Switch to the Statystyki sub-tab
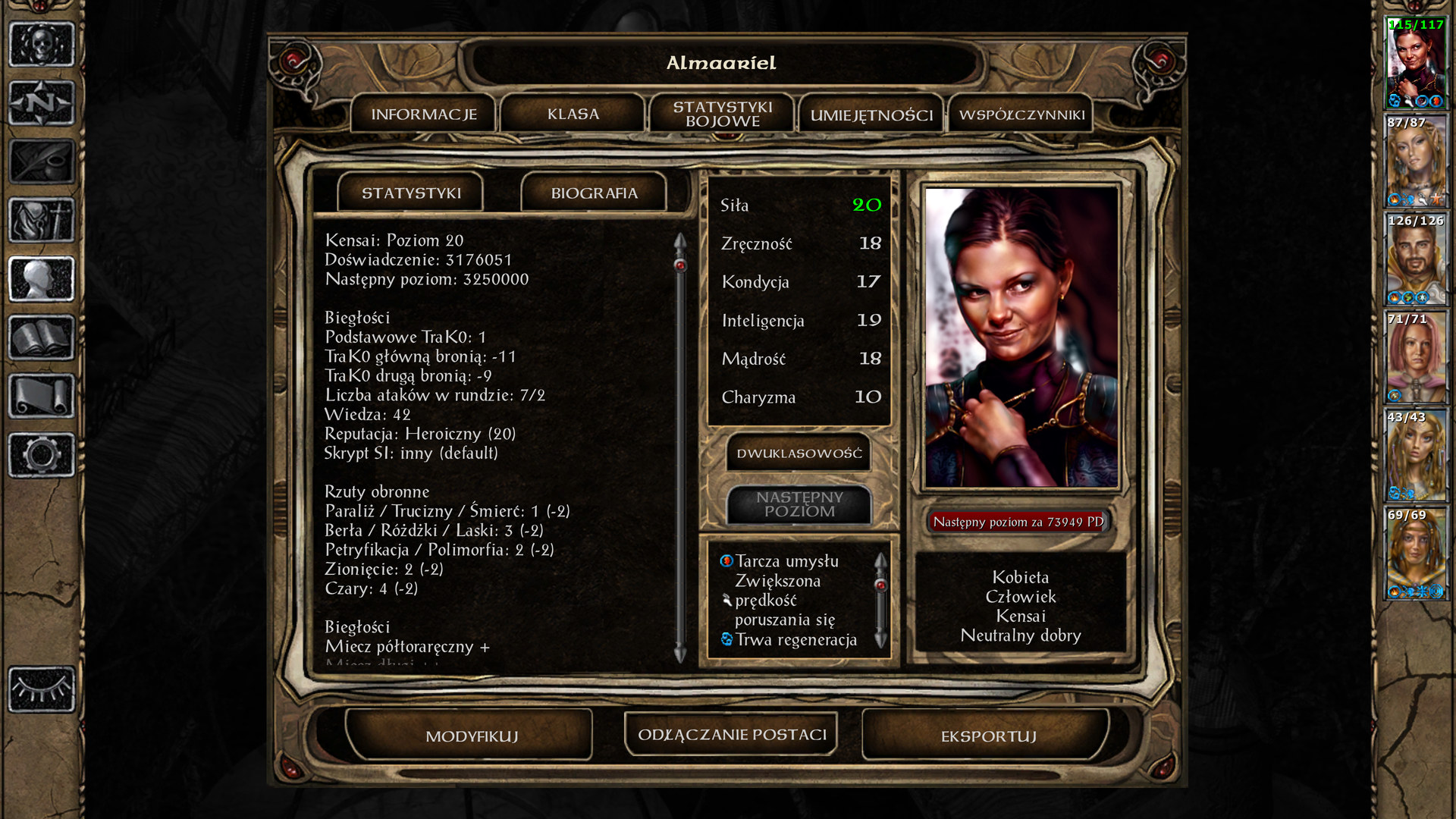 pos(411,193)
